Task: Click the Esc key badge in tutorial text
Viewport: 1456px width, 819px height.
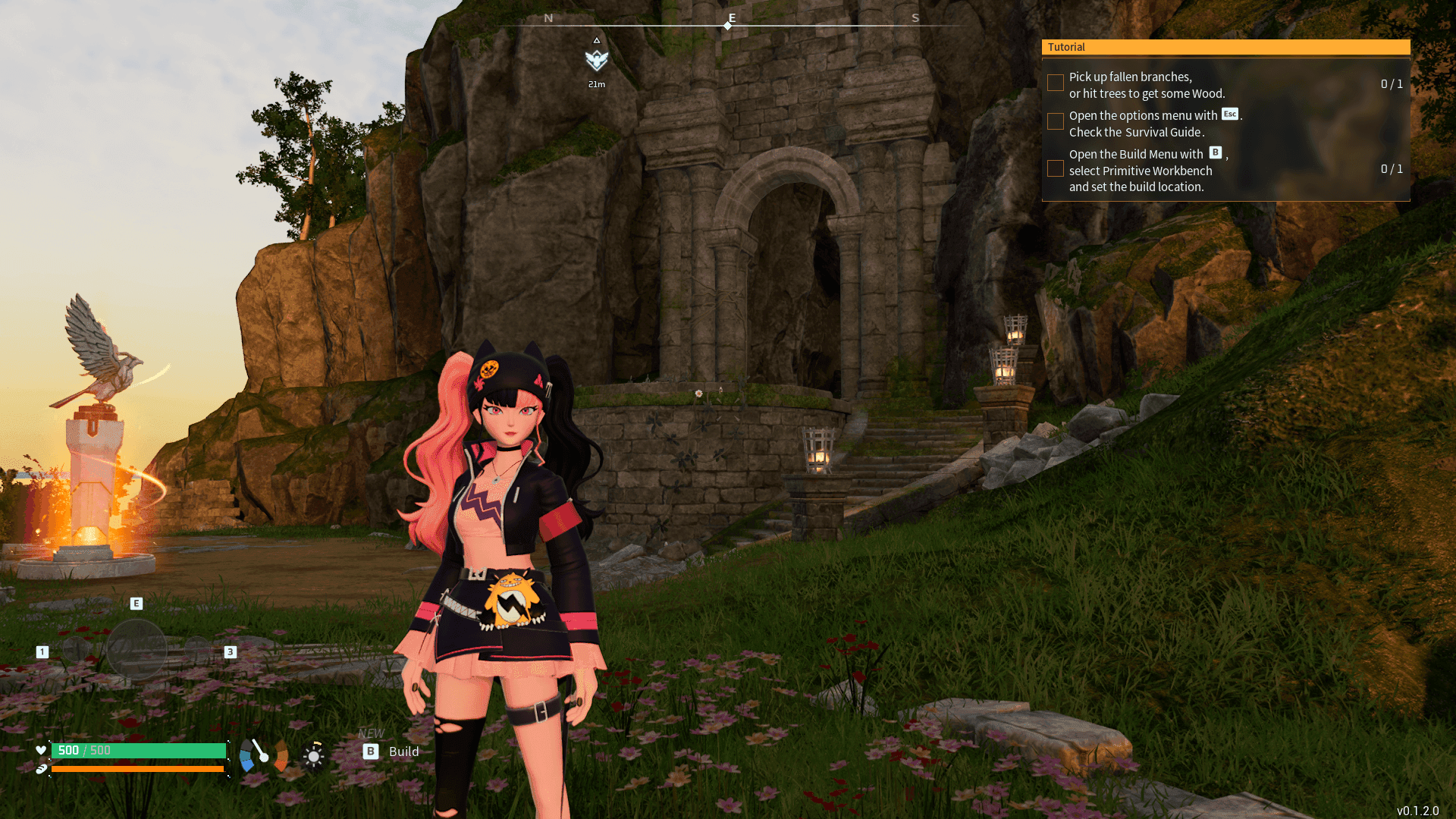Action: coord(1231,114)
